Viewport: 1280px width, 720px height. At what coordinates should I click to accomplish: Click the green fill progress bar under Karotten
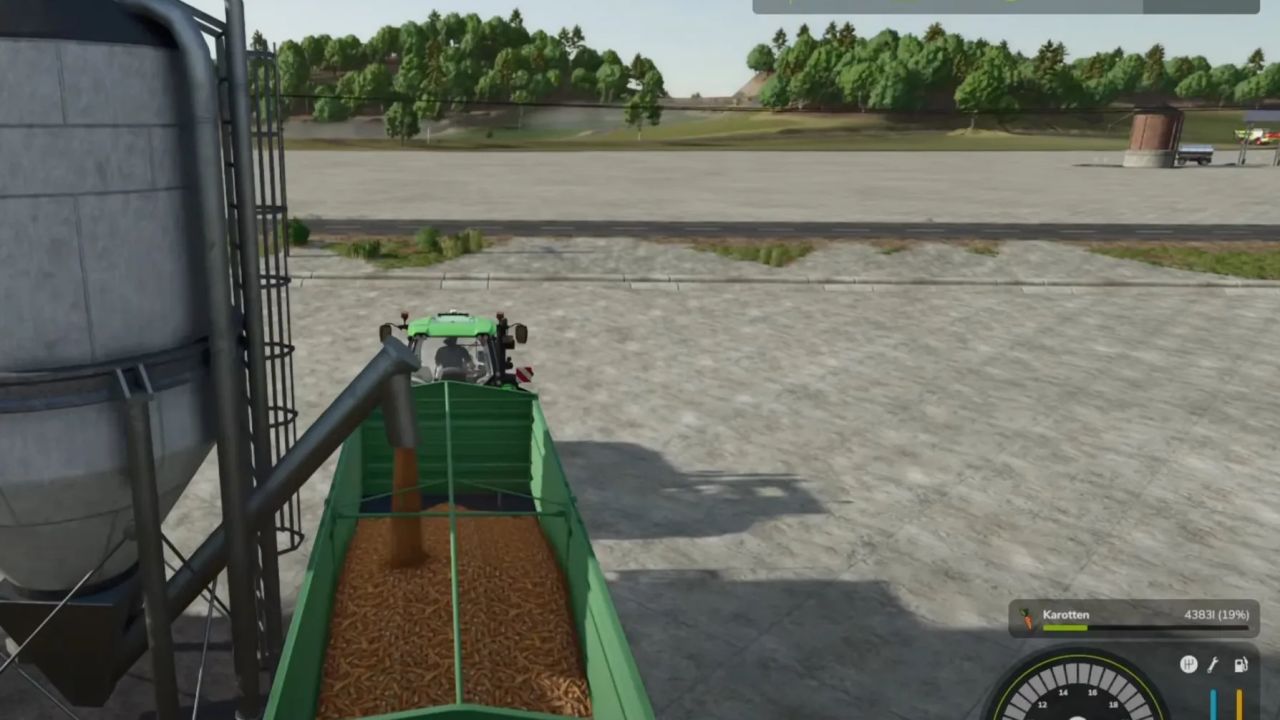point(1066,627)
